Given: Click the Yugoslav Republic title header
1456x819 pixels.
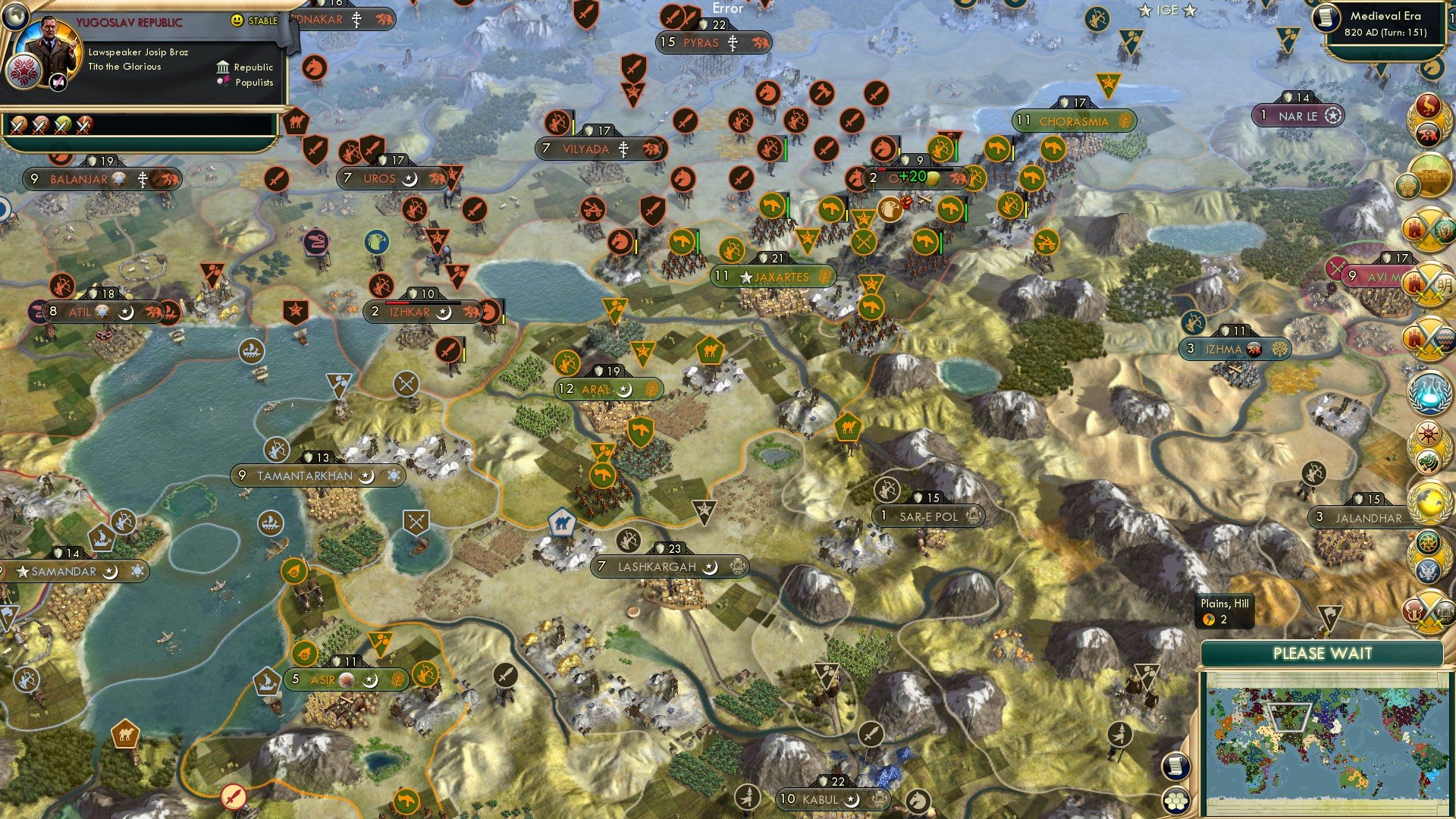Looking at the screenshot, I should (x=130, y=21).
